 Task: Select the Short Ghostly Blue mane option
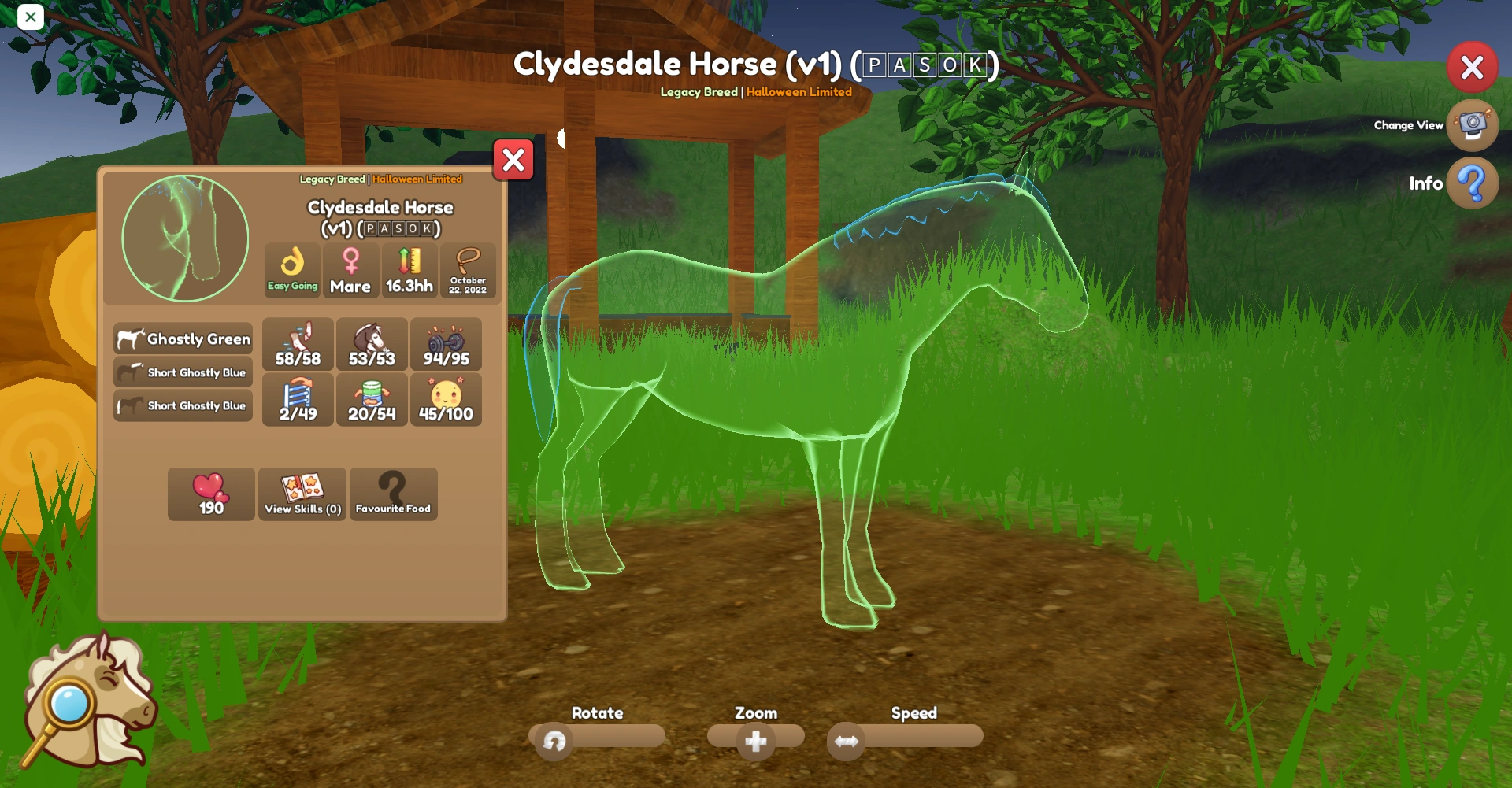pos(183,372)
